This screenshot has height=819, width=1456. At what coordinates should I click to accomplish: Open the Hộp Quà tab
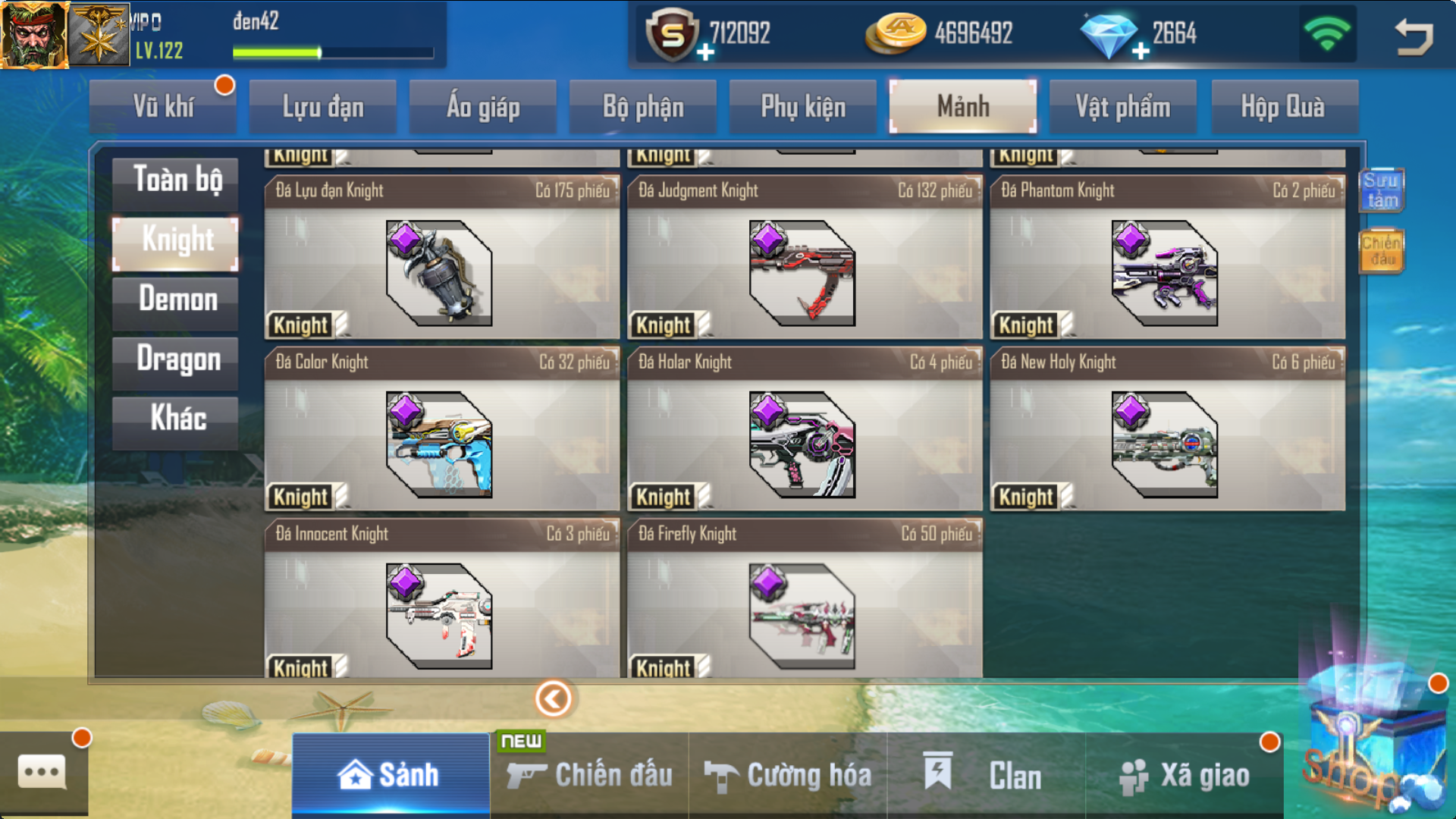coord(1282,107)
